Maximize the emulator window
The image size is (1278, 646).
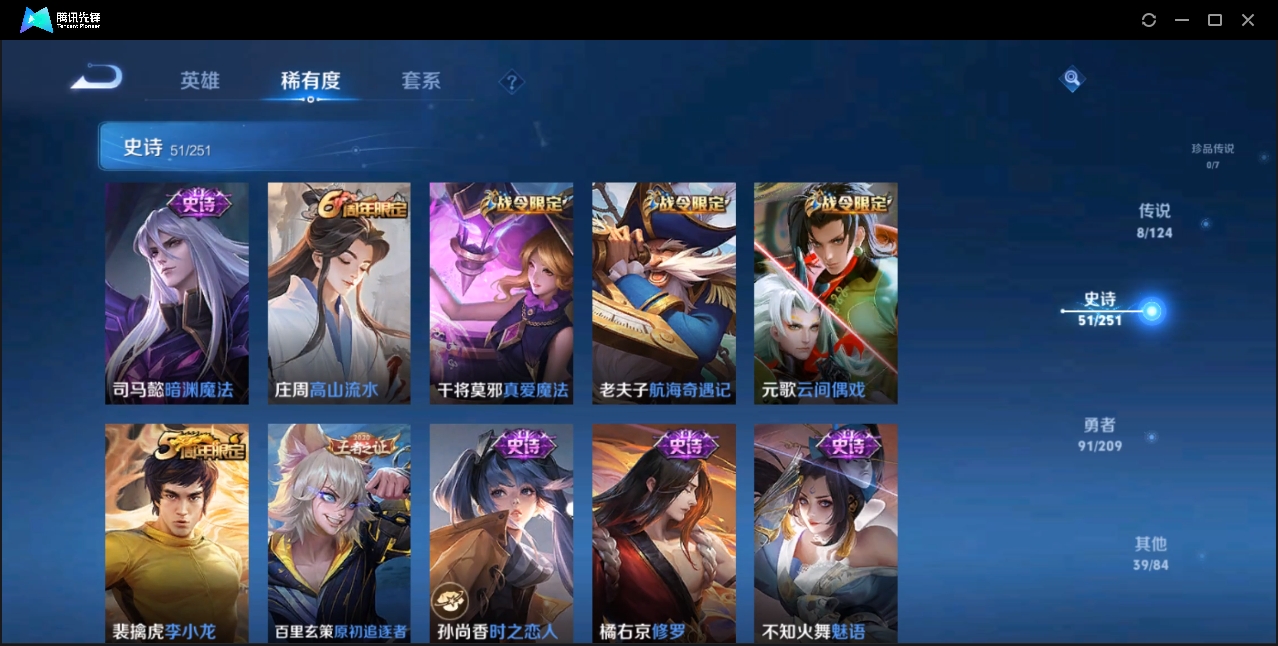tap(1215, 20)
